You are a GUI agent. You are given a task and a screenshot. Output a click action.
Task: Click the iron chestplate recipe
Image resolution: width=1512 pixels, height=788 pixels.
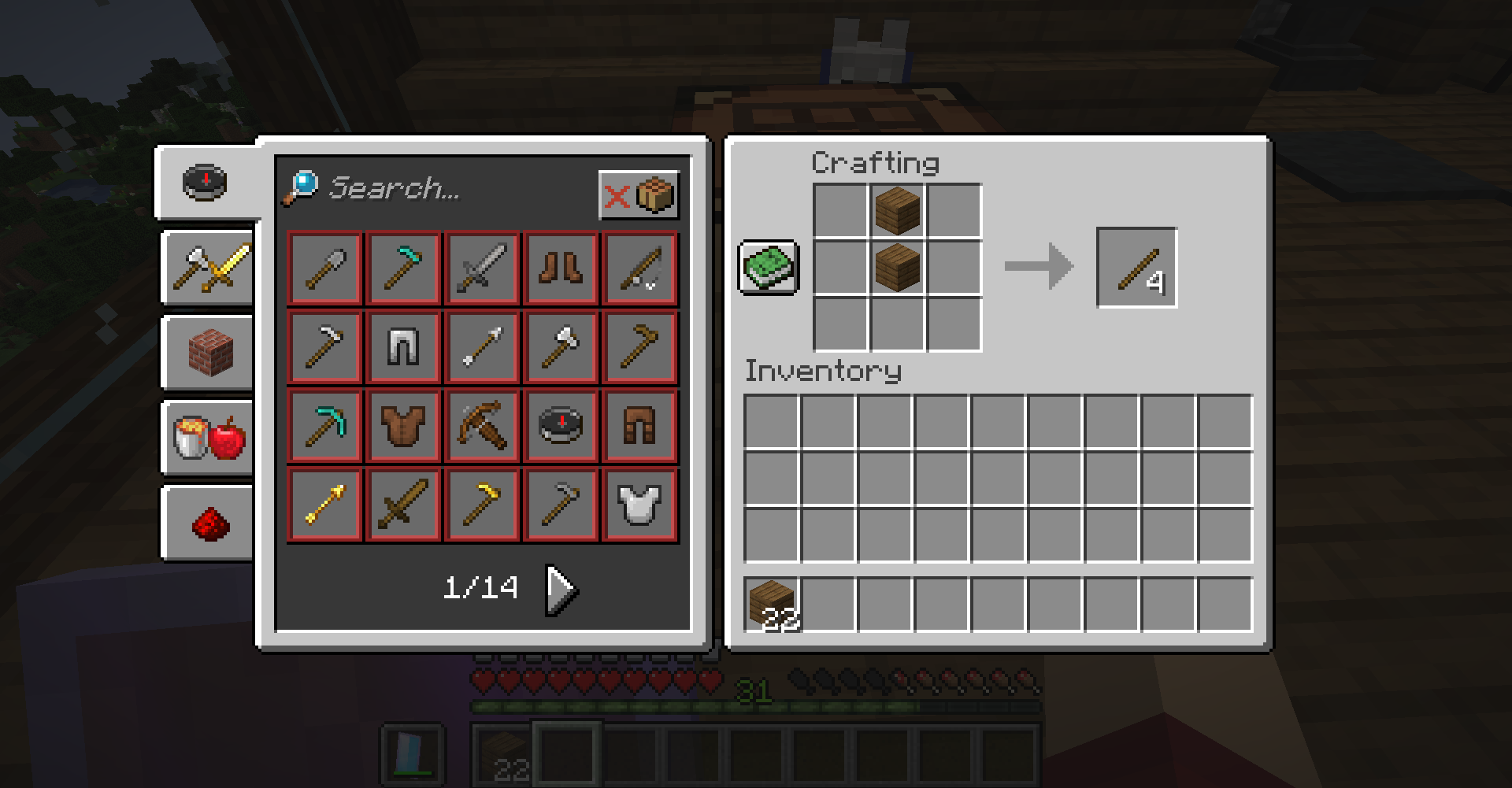(639, 504)
